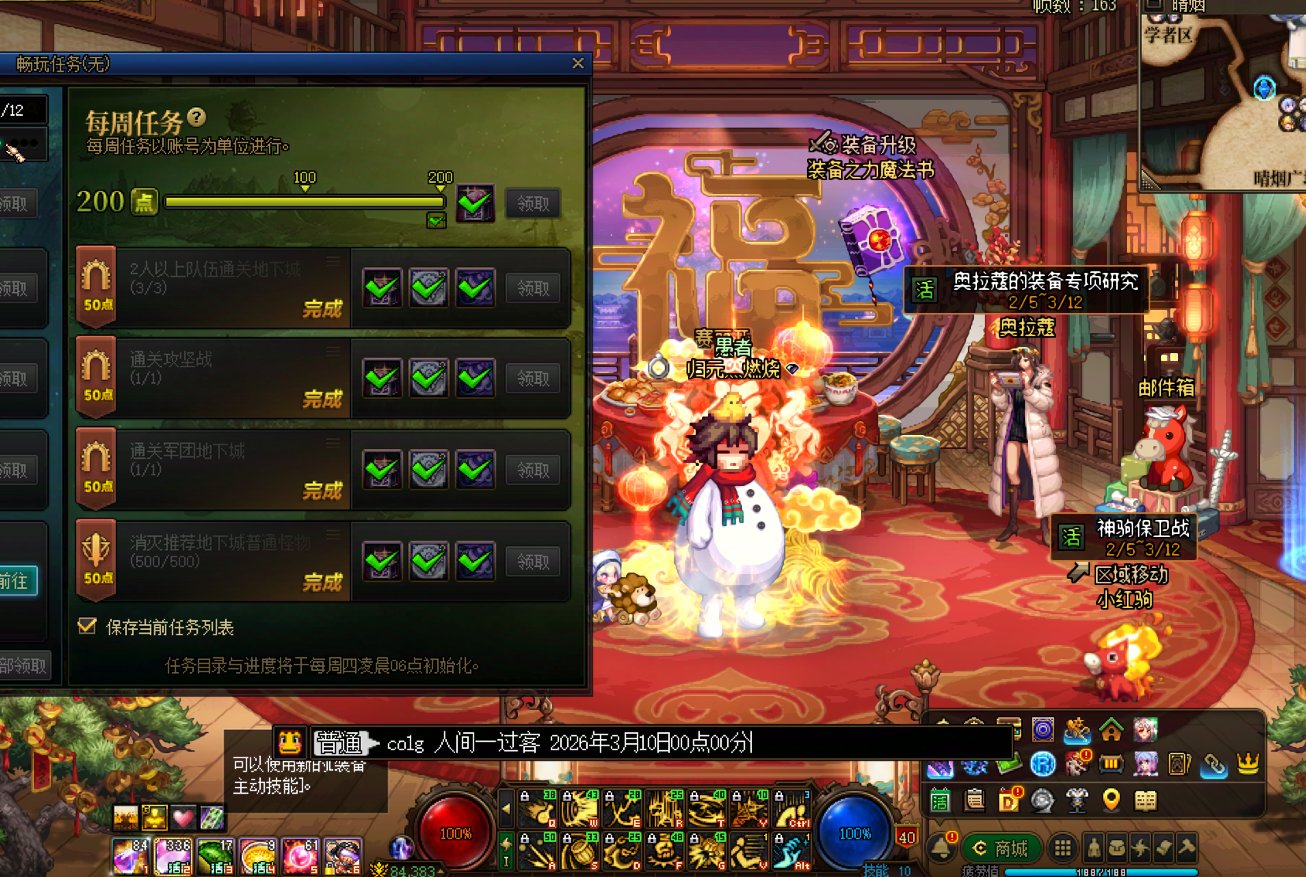Open the notification bell icon
This screenshot has height=877, width=1306.
tap(941, 849)
